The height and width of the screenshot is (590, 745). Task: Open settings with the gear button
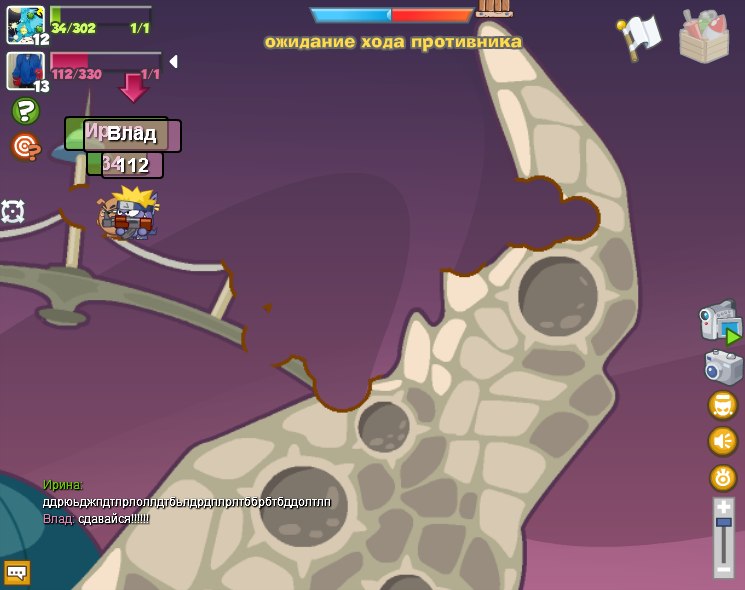(x=722, y=477)
